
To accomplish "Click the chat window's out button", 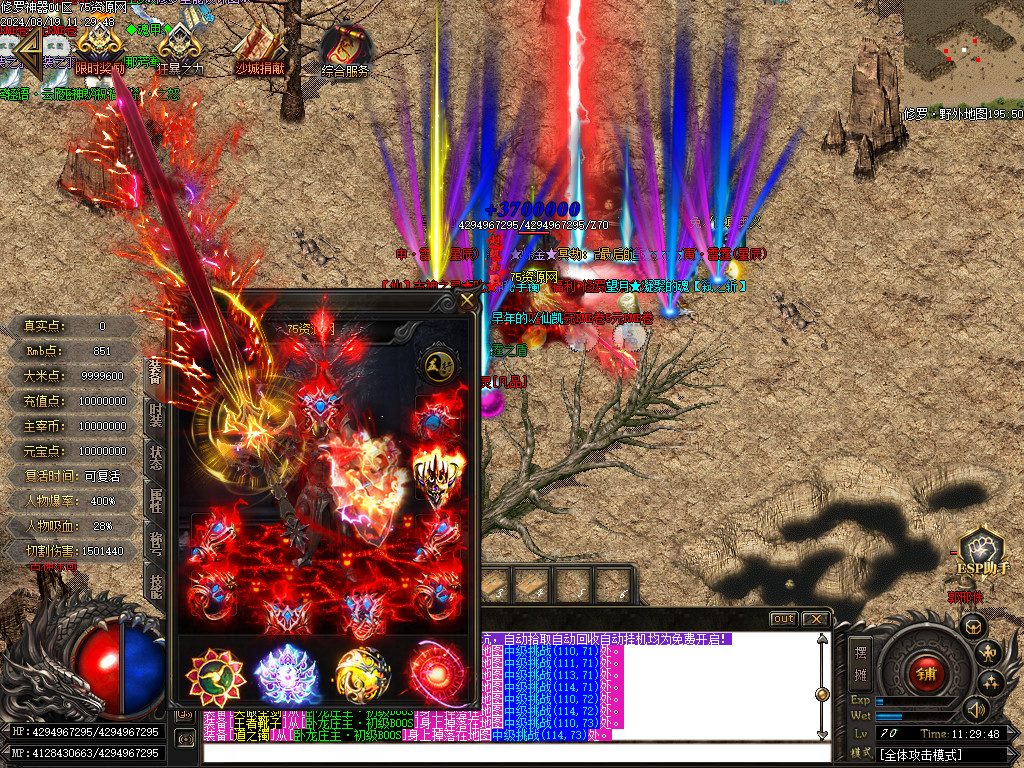I will [784, 619].
